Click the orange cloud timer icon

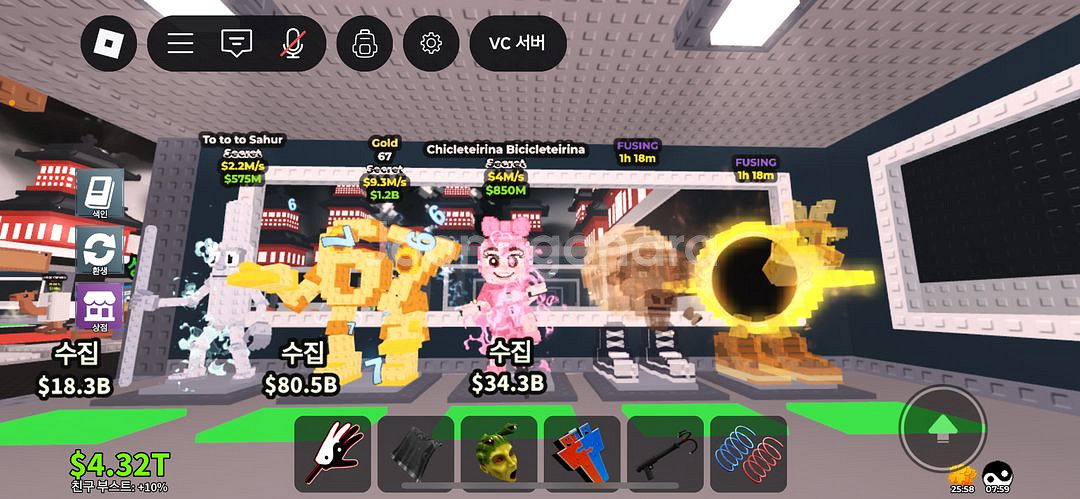[962, 474]
